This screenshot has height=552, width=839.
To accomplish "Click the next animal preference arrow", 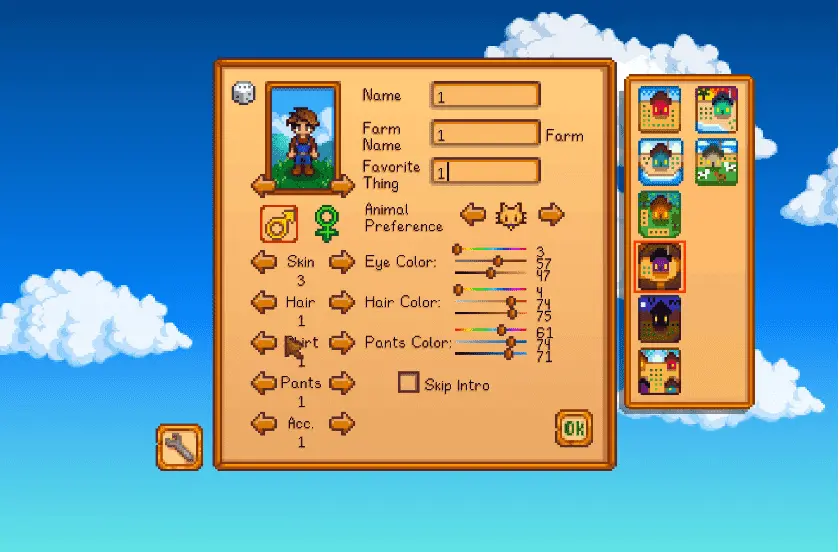I will coord(551,213).
